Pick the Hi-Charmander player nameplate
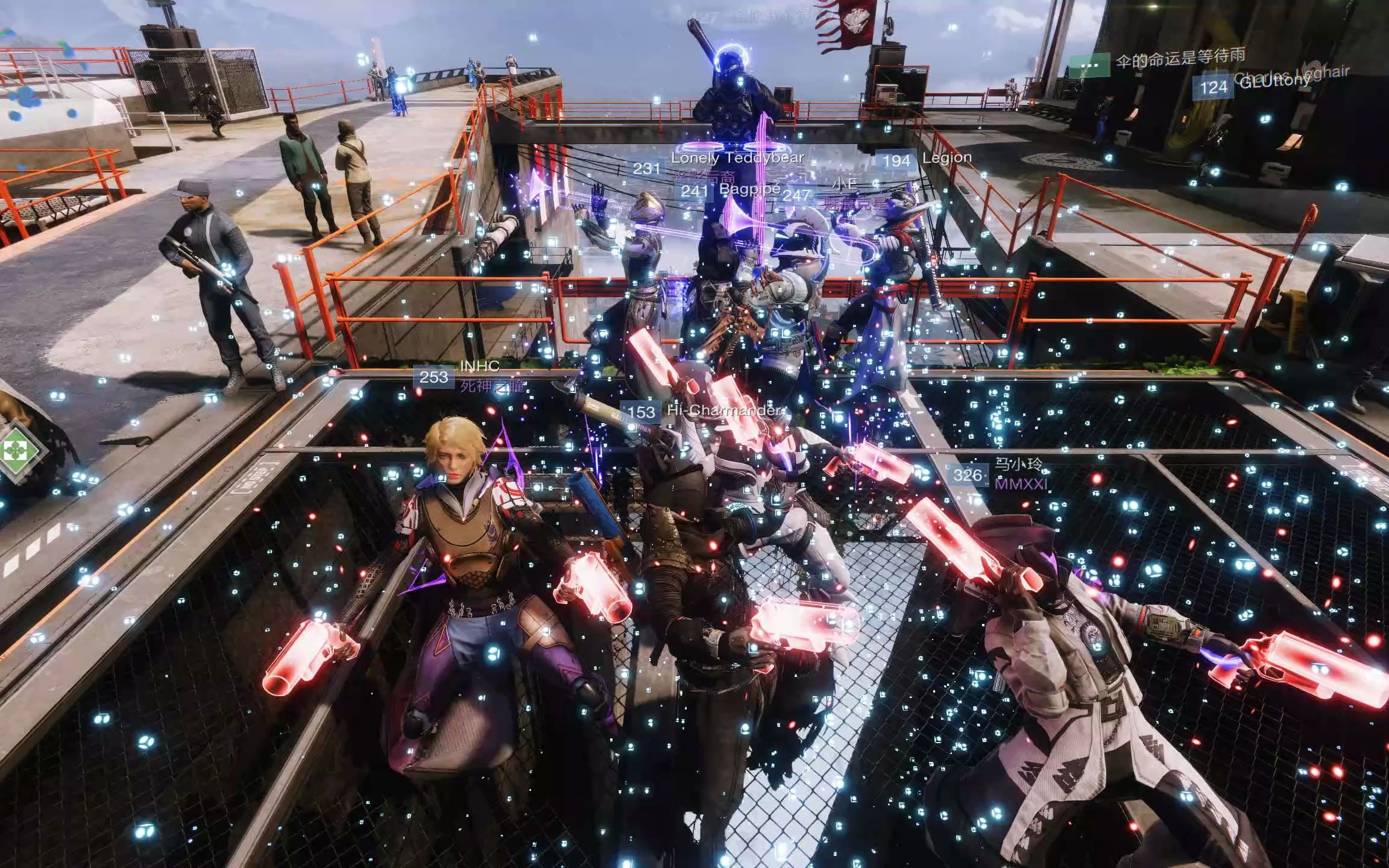The width and height of the screenshot is (1389, 868). point(723,411)
